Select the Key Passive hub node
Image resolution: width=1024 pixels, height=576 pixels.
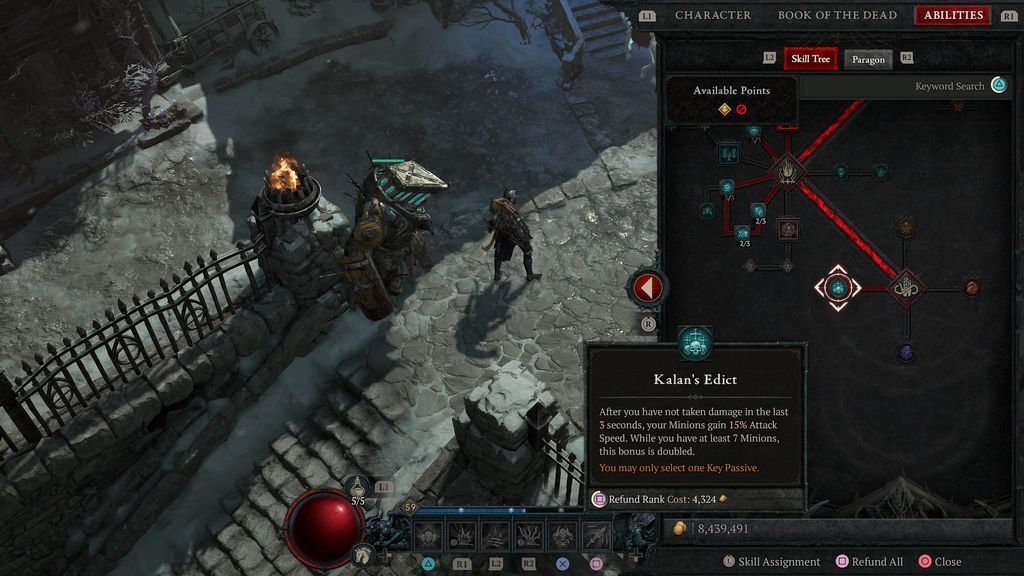click(x=907, y=288)
